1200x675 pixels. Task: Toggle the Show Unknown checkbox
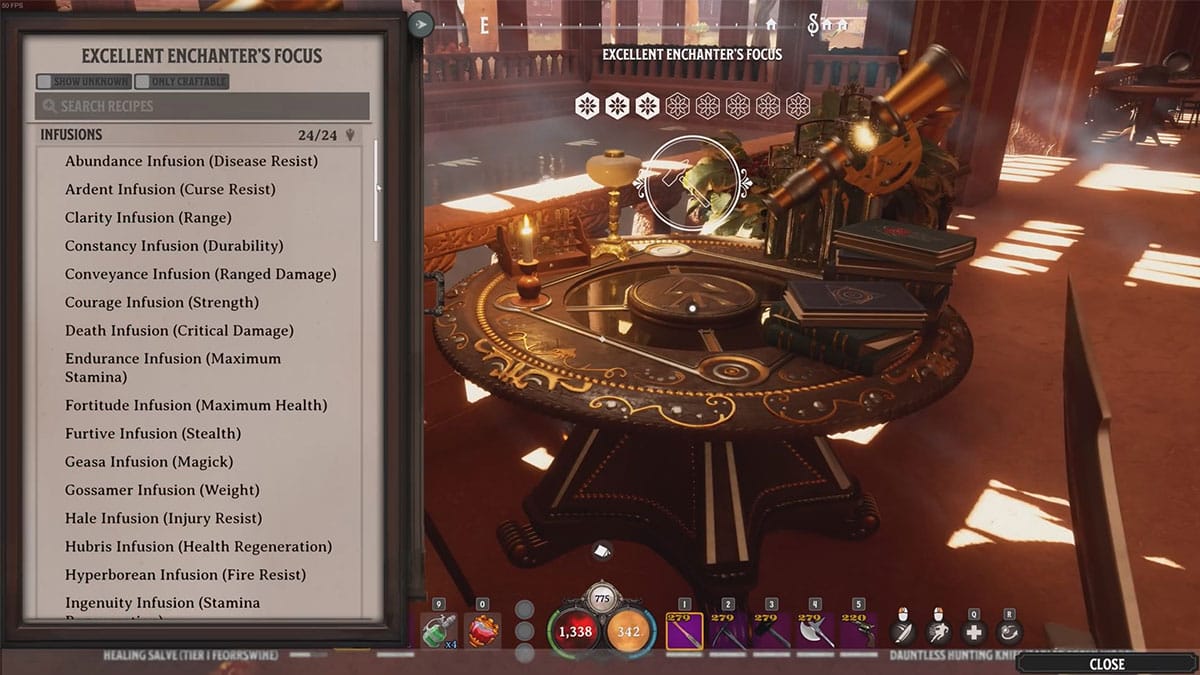(45, 81)
